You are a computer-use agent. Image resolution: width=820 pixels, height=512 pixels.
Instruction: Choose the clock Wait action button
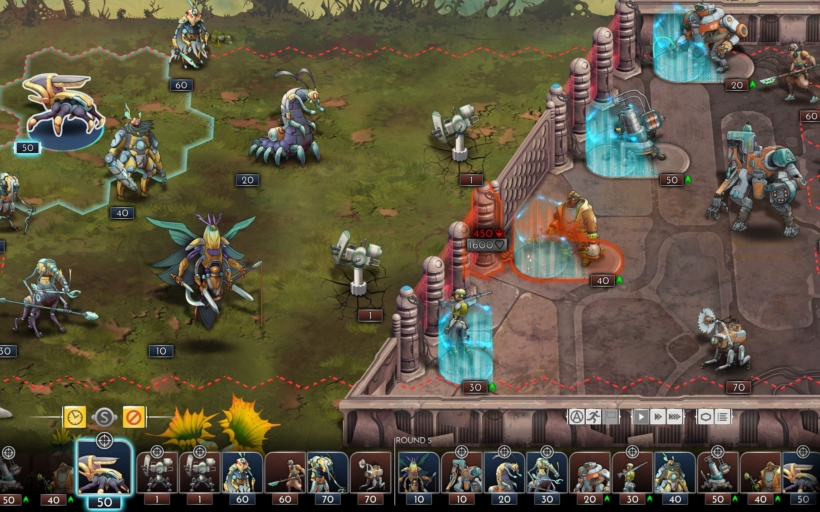[x=75, y=416]
